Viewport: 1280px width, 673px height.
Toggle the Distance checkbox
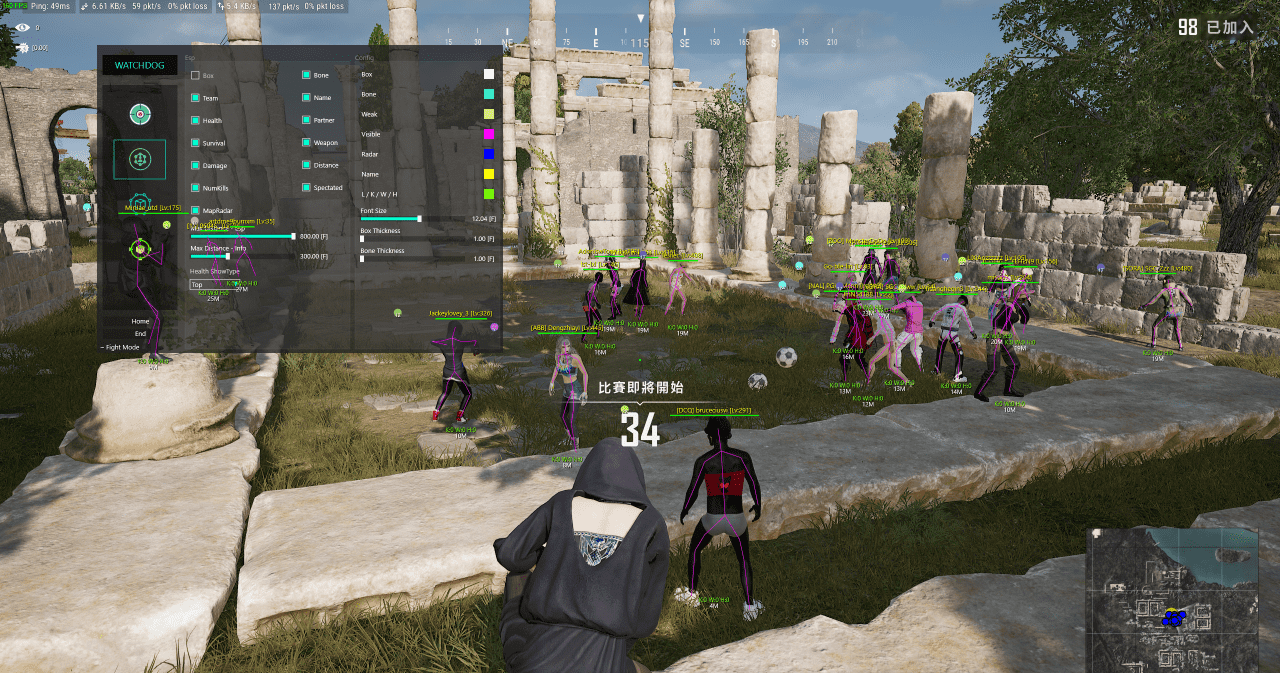coord(307,165)
